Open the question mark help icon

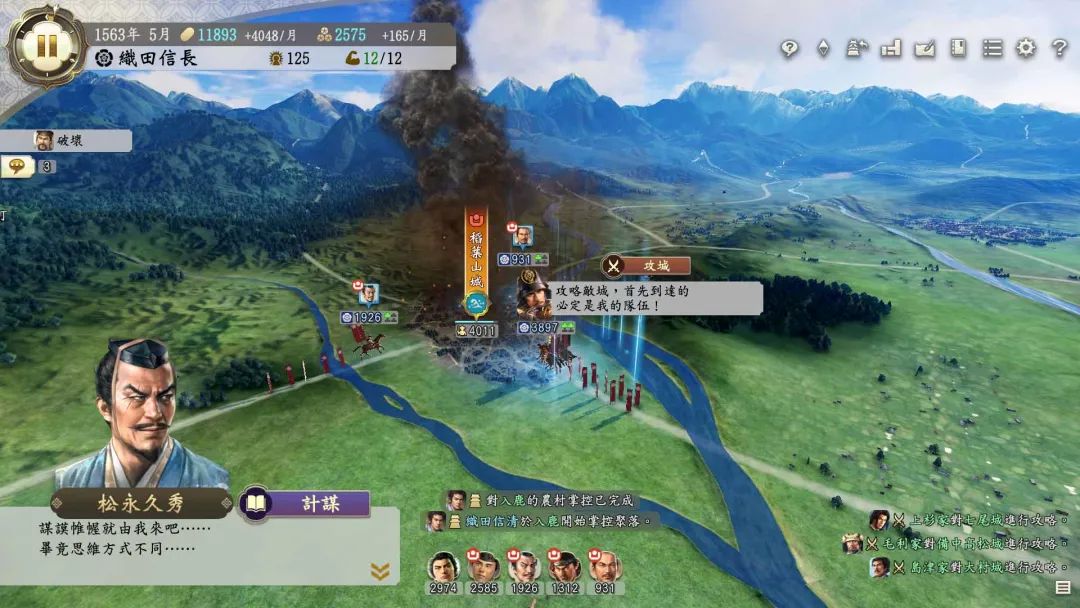(1060, 48)
